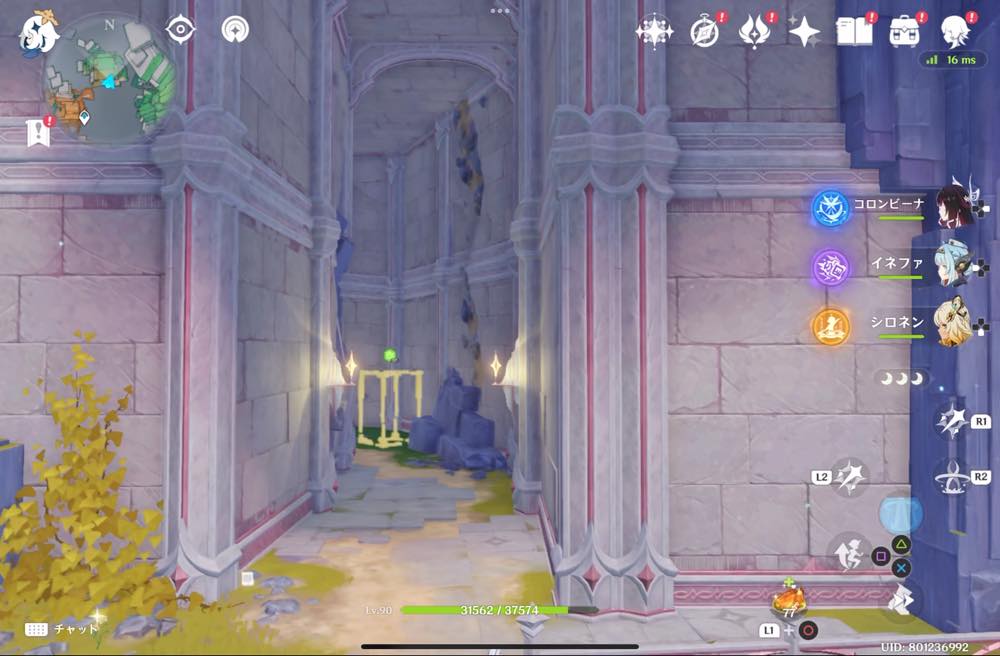Toggle the elemental sight eye icon

point(180,30)
